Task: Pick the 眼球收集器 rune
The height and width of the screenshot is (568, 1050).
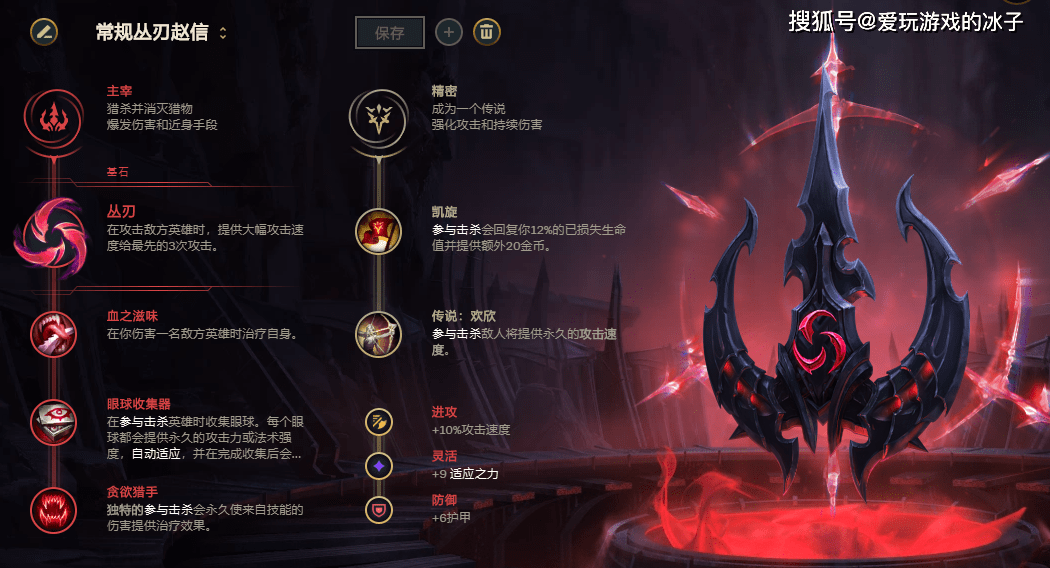Action: (x=50, y=421)
